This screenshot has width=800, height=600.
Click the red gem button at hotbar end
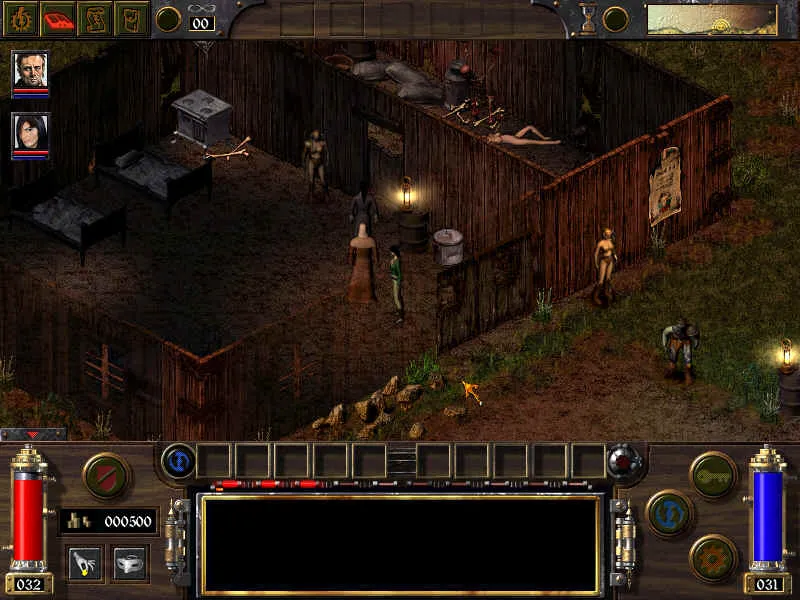click(625, 461)
